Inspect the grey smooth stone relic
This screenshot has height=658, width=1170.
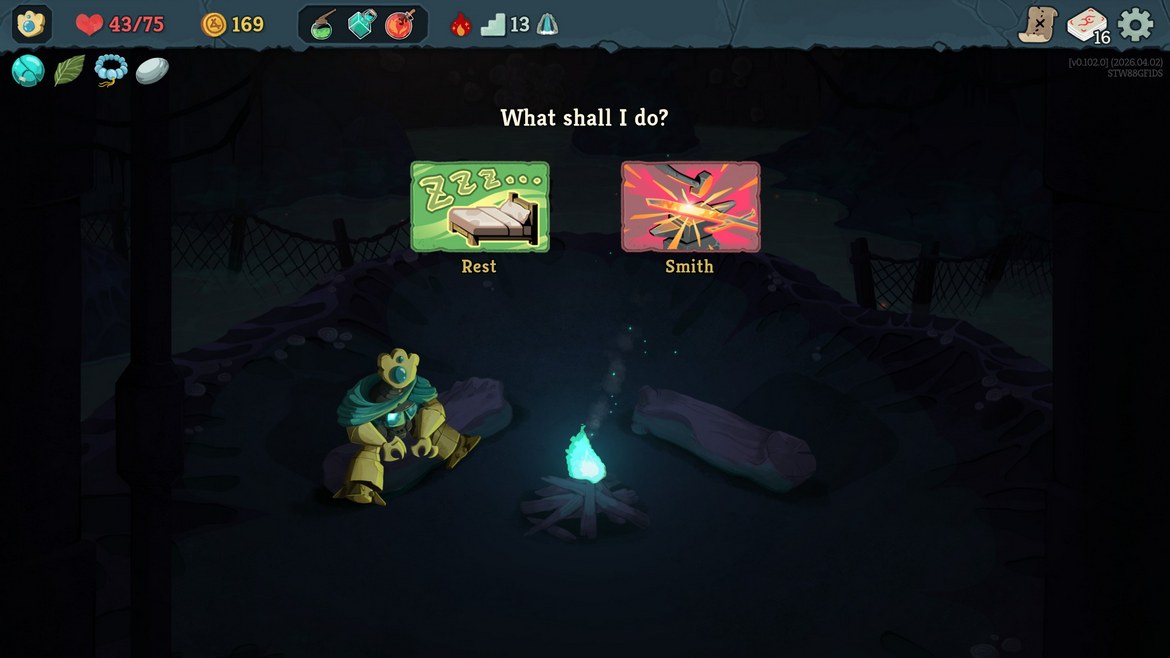152,71
